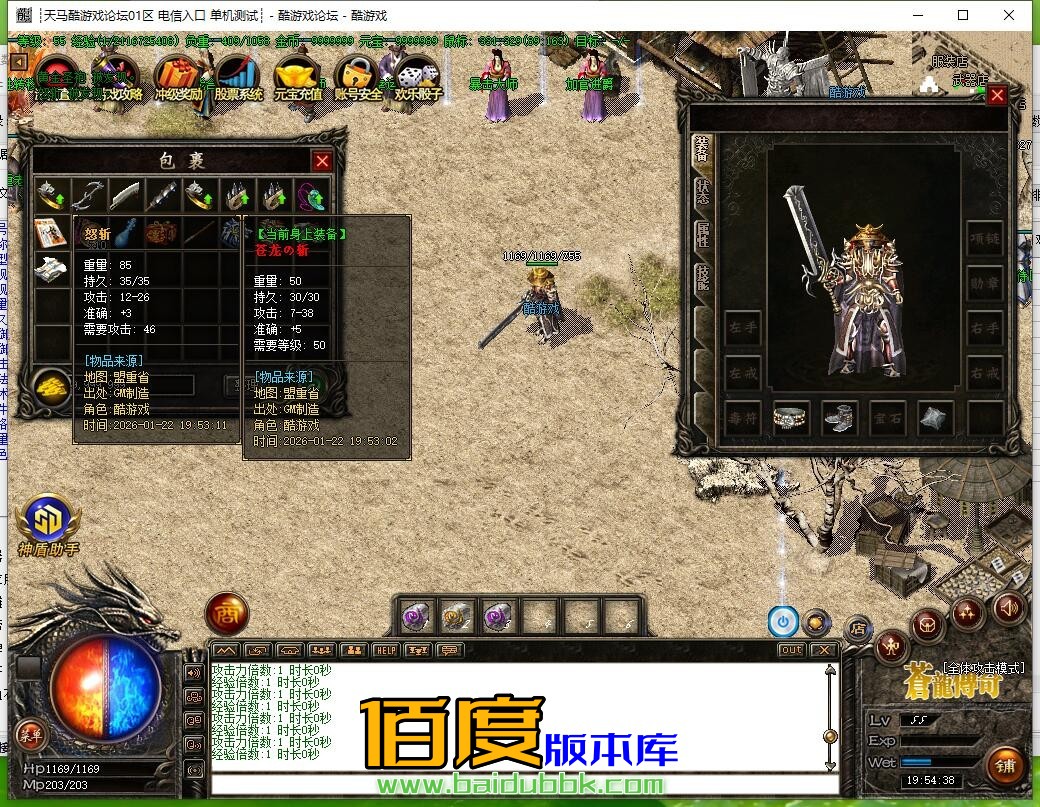Image resolution: width=1040 pixels, height=807 pixels.
Task: Close the 包裹 inventory window
Action: 322,161
